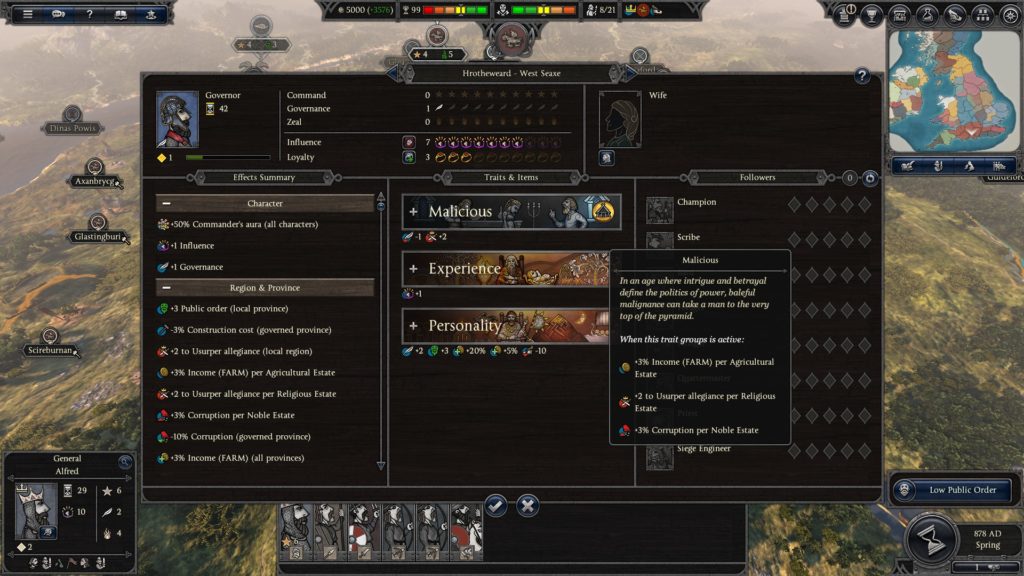Go to the next character with right arrow
The width and height of the screenshot is (1024, 576).
coord(629,72)
